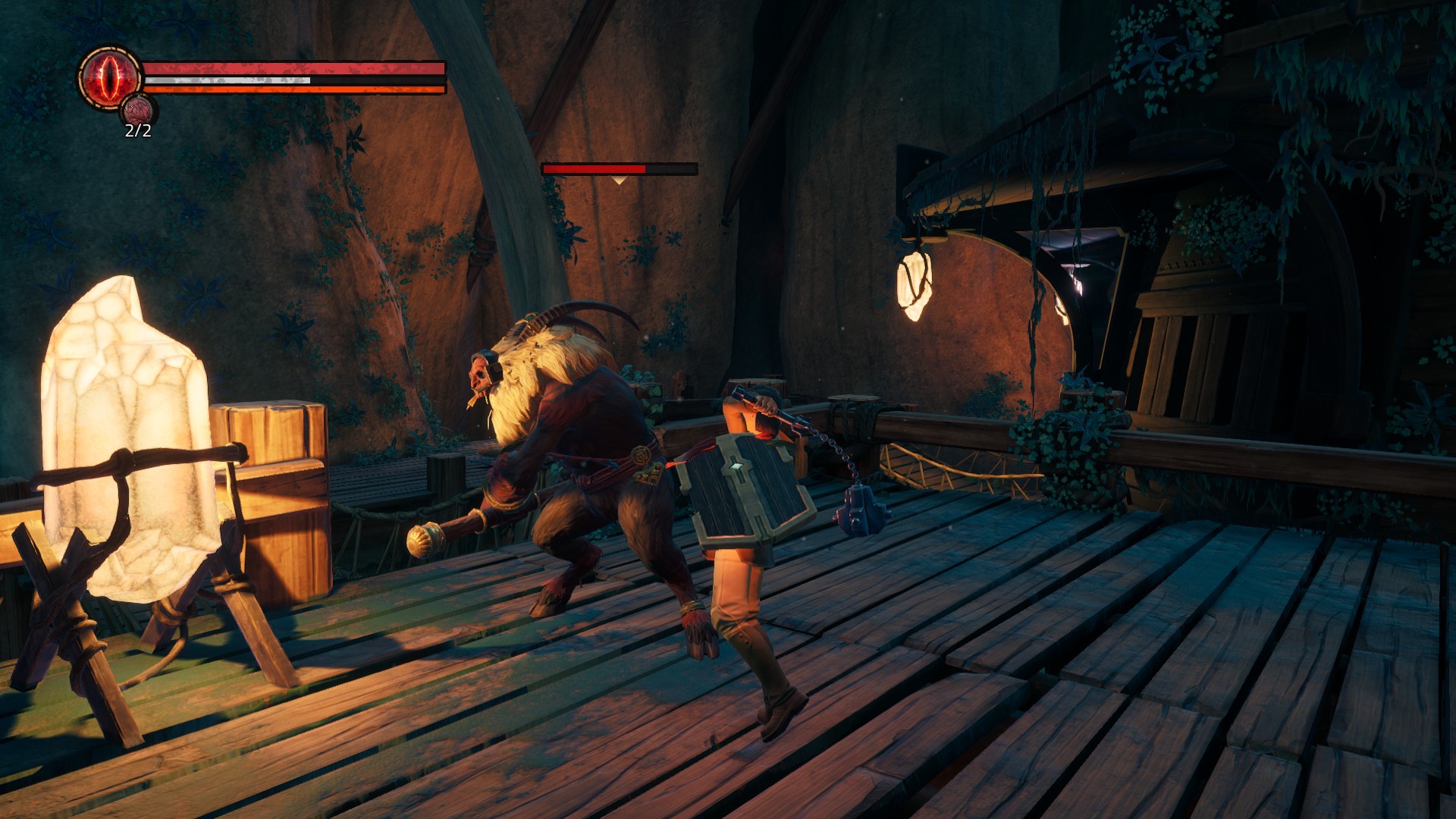Use the healing item showing 2/2
The width and height of the screenshot is (1456, 819).
(x=138, y=111)
